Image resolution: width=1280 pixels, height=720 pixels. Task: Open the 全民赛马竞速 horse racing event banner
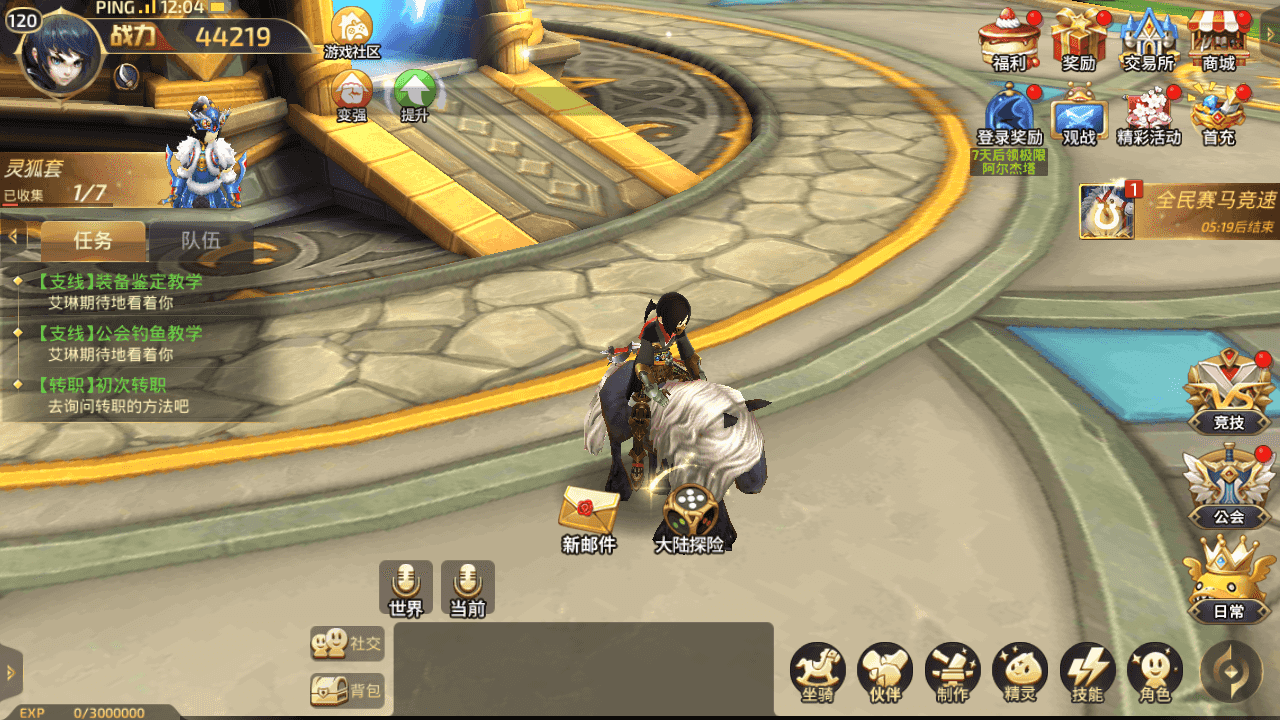[1180, 211]
